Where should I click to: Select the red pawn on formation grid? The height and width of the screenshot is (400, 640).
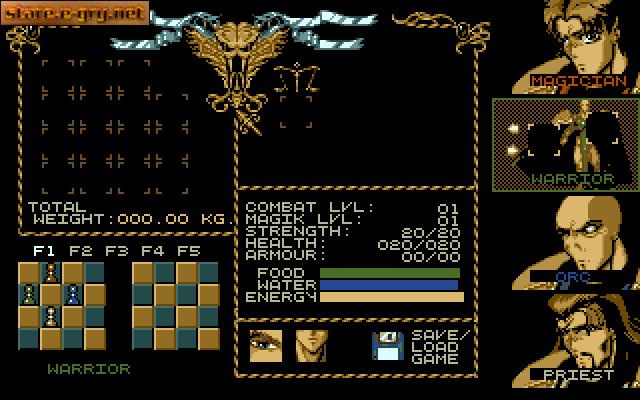(x=51, y=273)
